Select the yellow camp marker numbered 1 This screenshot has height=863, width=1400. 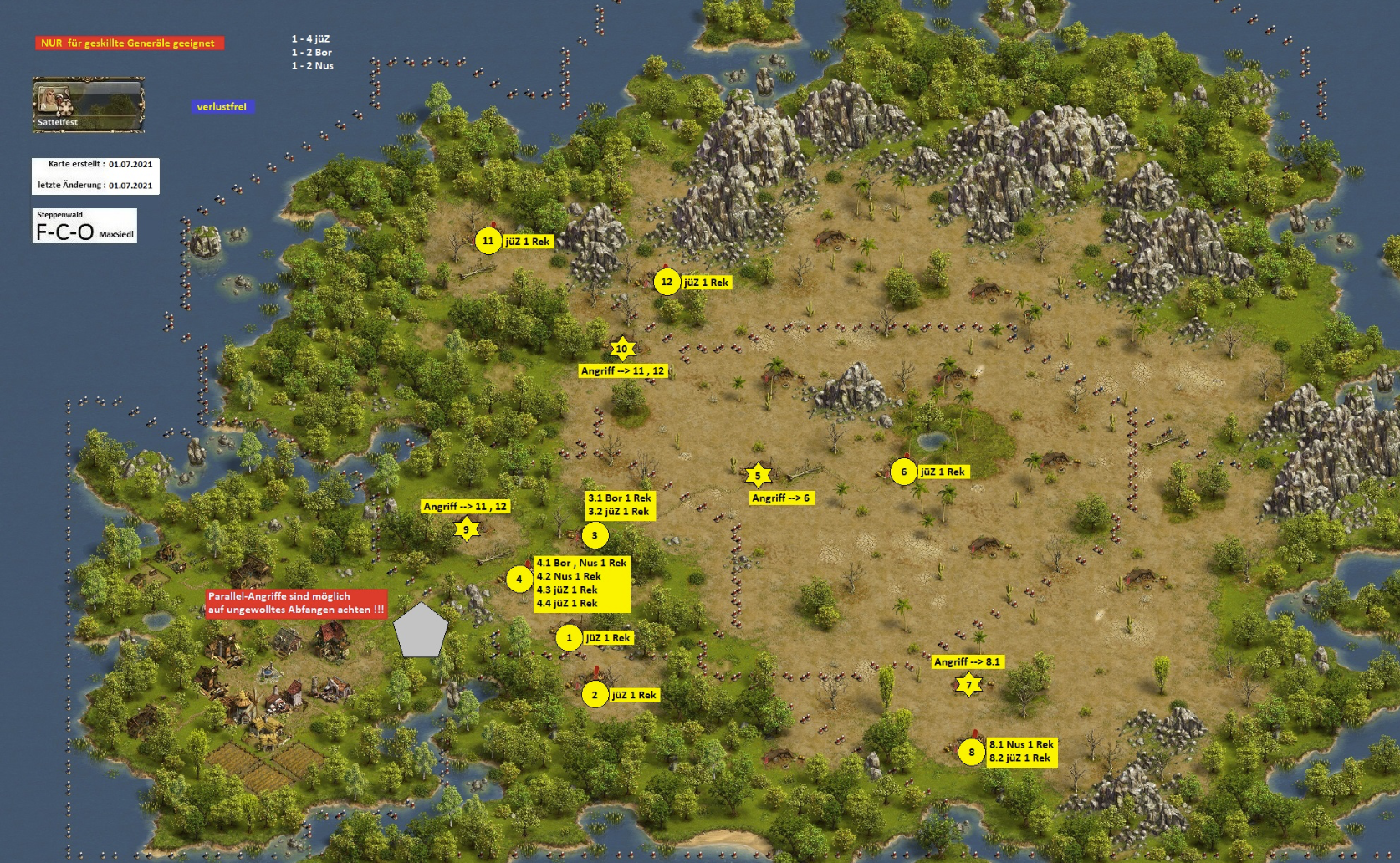click(x=569, y=638)
